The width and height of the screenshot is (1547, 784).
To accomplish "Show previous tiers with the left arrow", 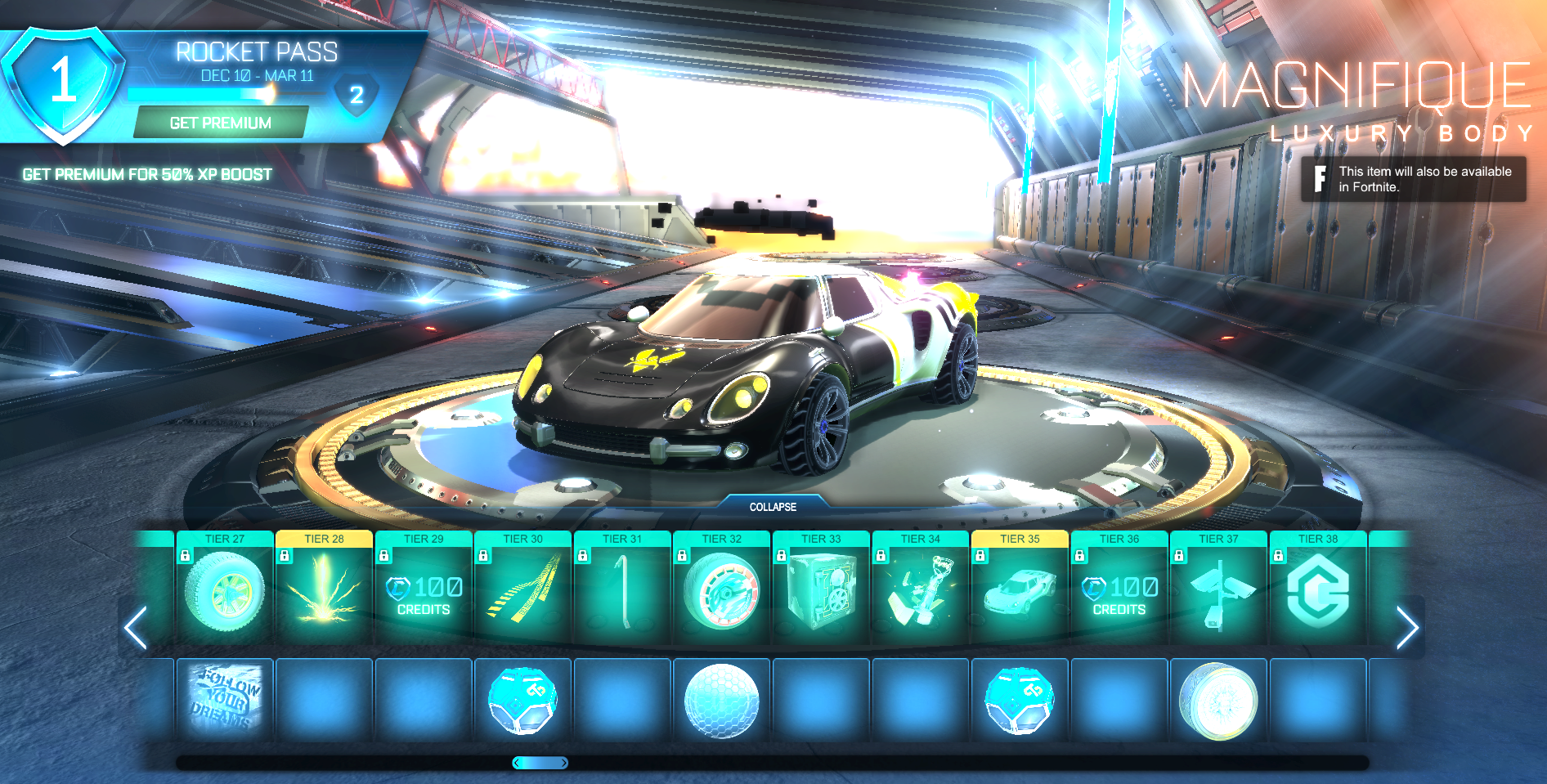I will pyautogui.click(x=136, y=628).
